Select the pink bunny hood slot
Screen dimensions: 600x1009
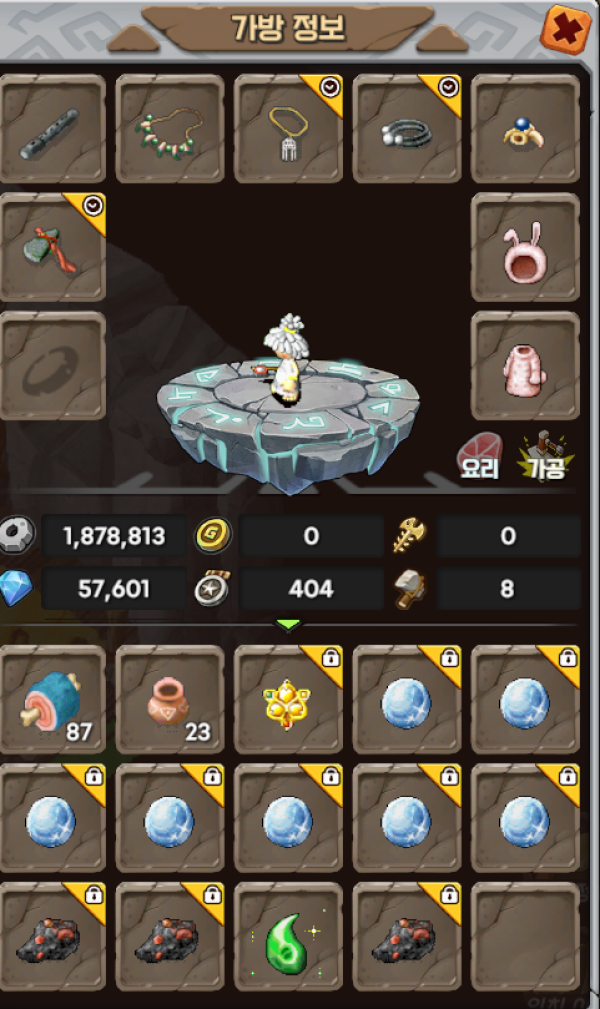tap(525, 247)
